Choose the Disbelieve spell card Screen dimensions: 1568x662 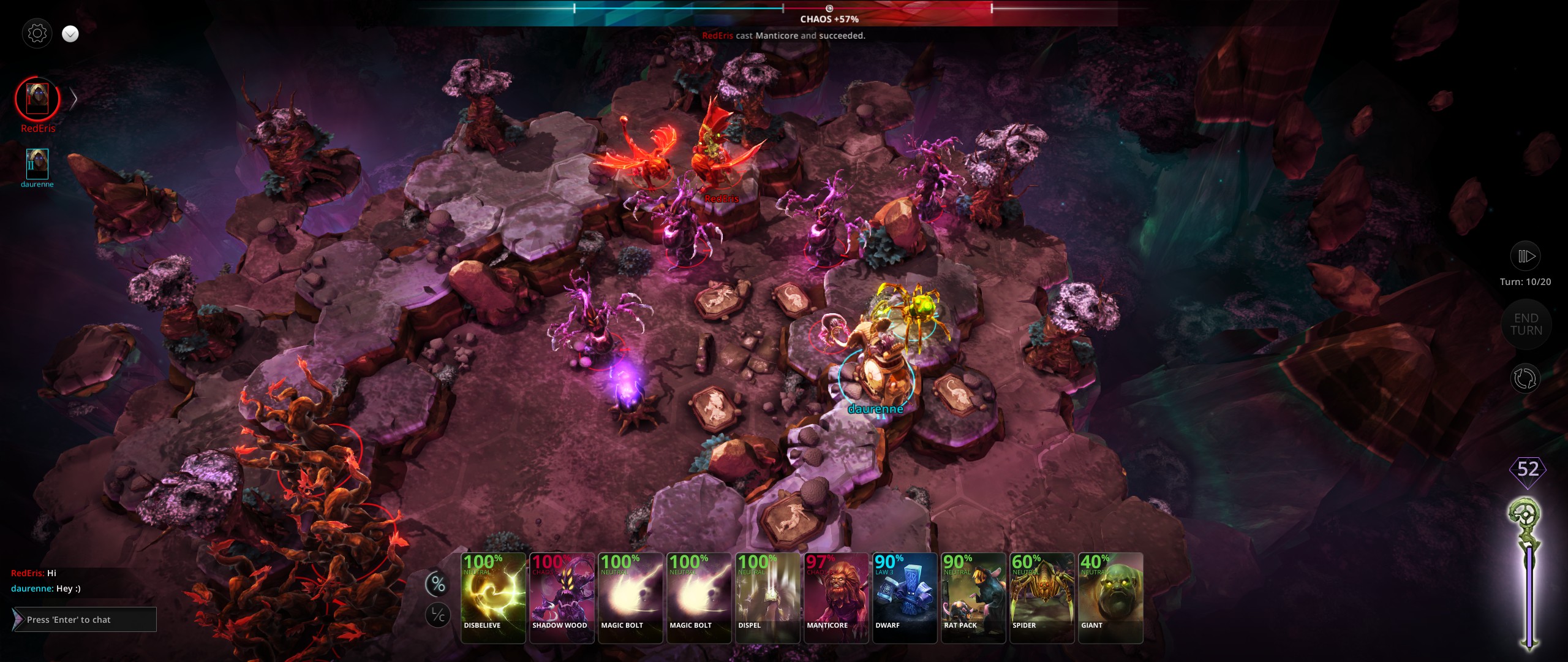493,598
